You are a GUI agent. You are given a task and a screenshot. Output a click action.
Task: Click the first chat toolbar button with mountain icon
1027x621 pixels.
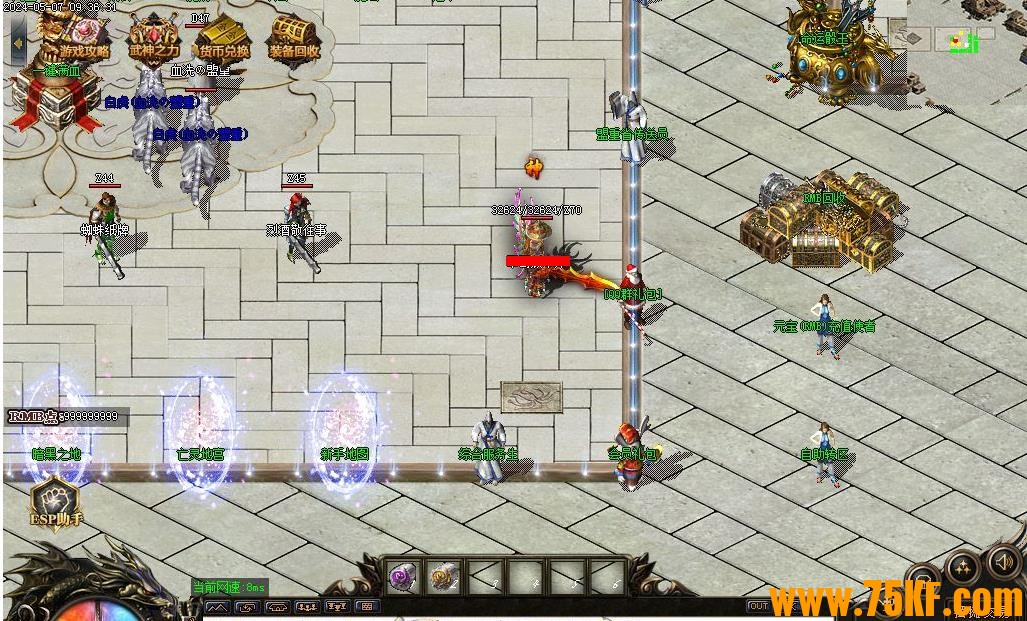coord(218,606)
